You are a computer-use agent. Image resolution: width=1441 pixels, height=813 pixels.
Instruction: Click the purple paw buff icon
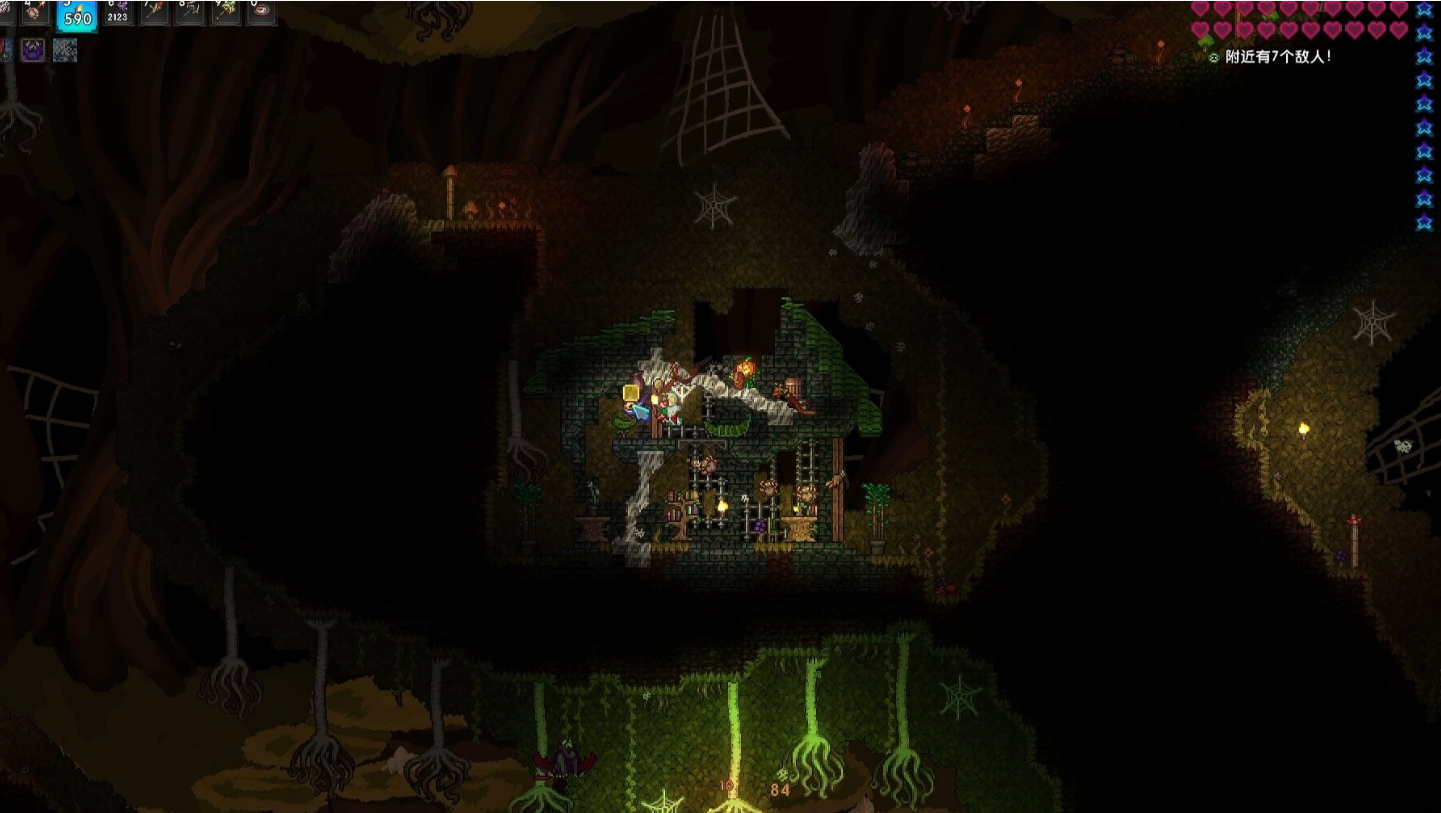[x=34, y=49]
